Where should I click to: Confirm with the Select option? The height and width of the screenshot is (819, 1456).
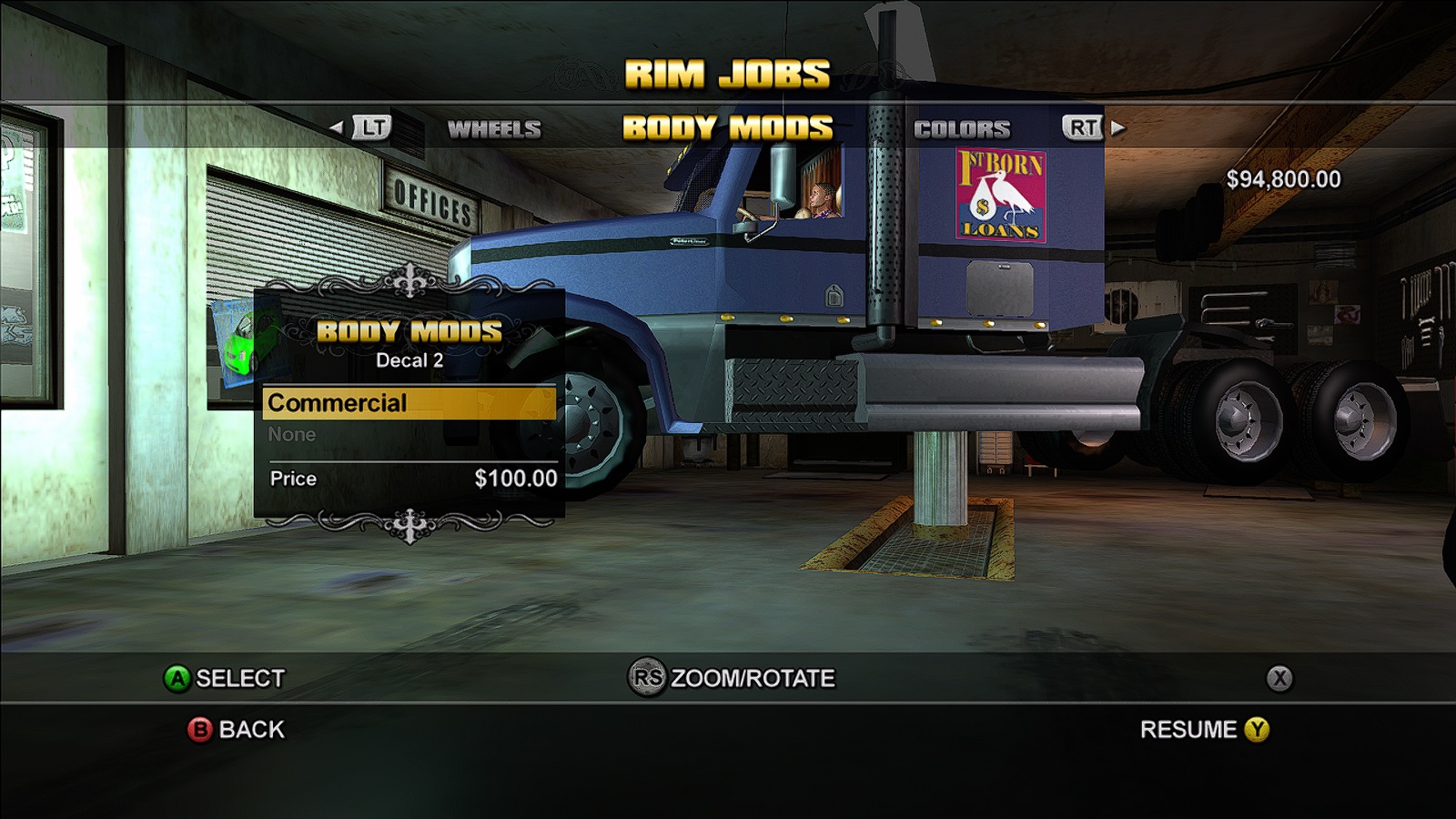(224, 679)
